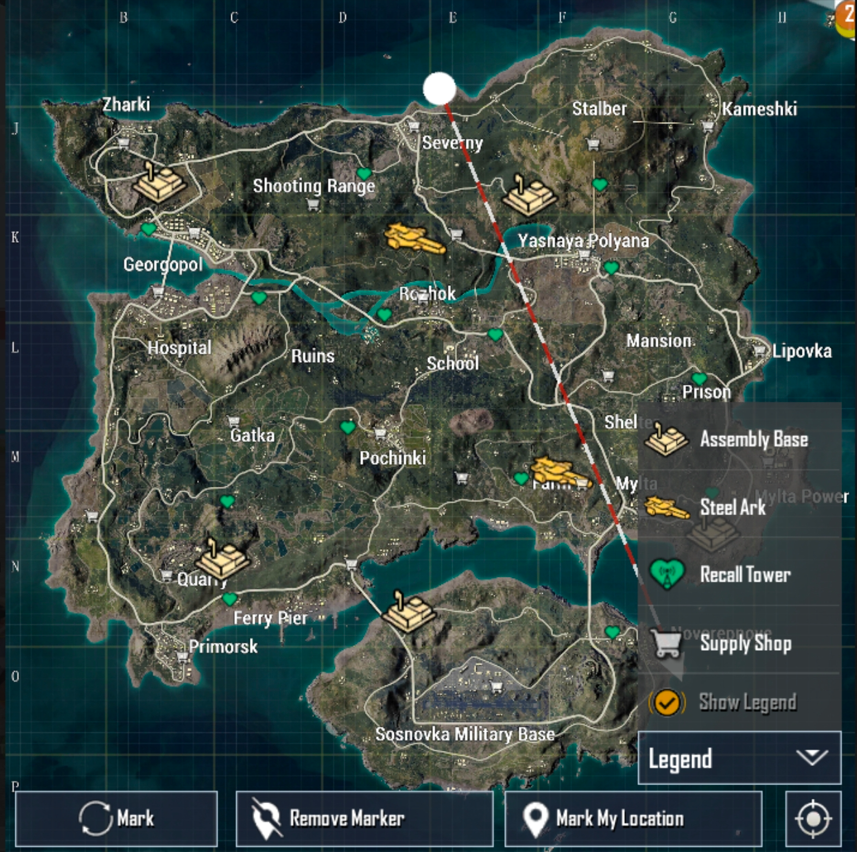Screen dimensions: 857x852
Task: Mark my location on the map
Action: (633, 819)
